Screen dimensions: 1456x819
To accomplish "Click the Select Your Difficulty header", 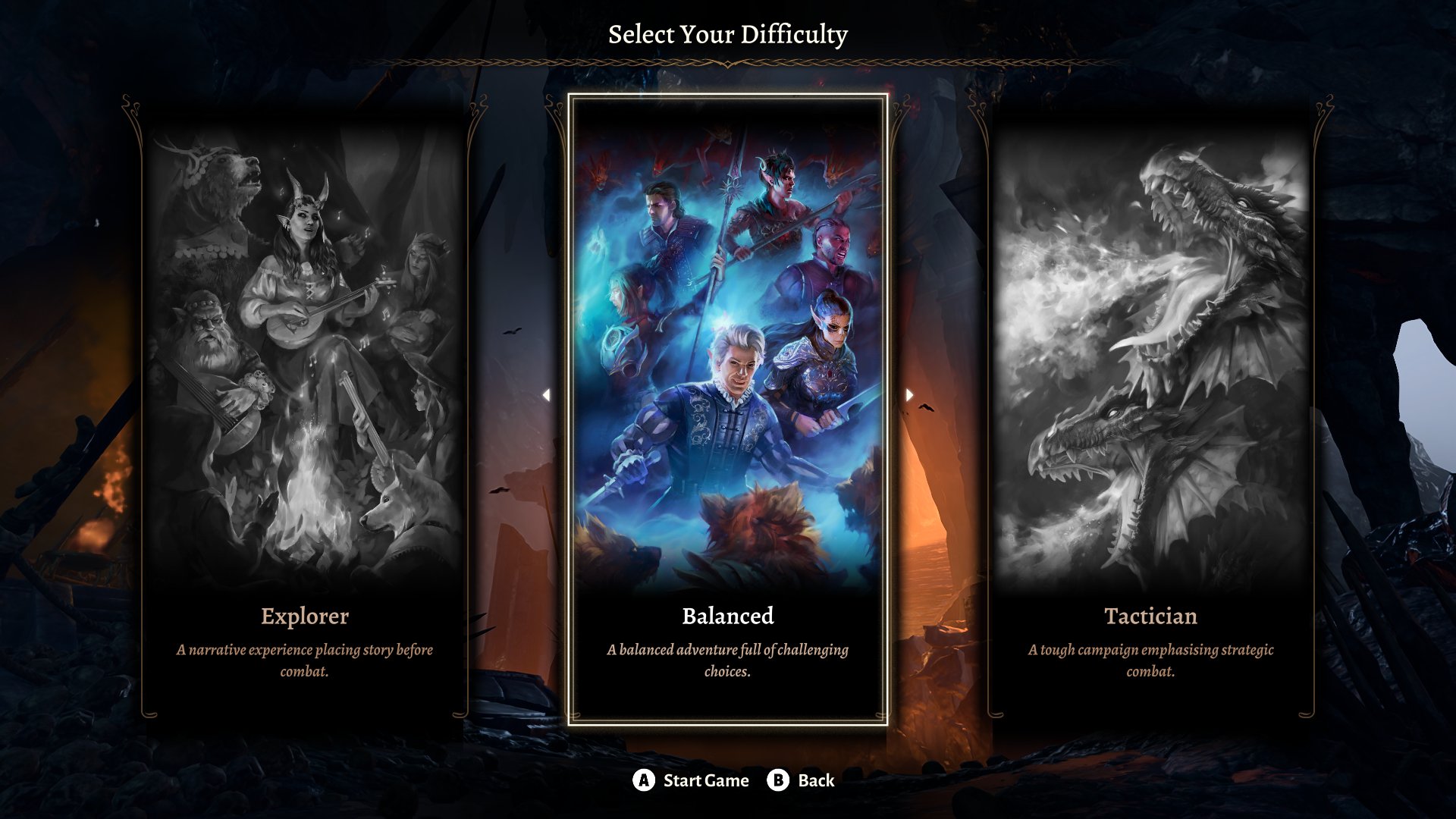I will pos(728,33).
